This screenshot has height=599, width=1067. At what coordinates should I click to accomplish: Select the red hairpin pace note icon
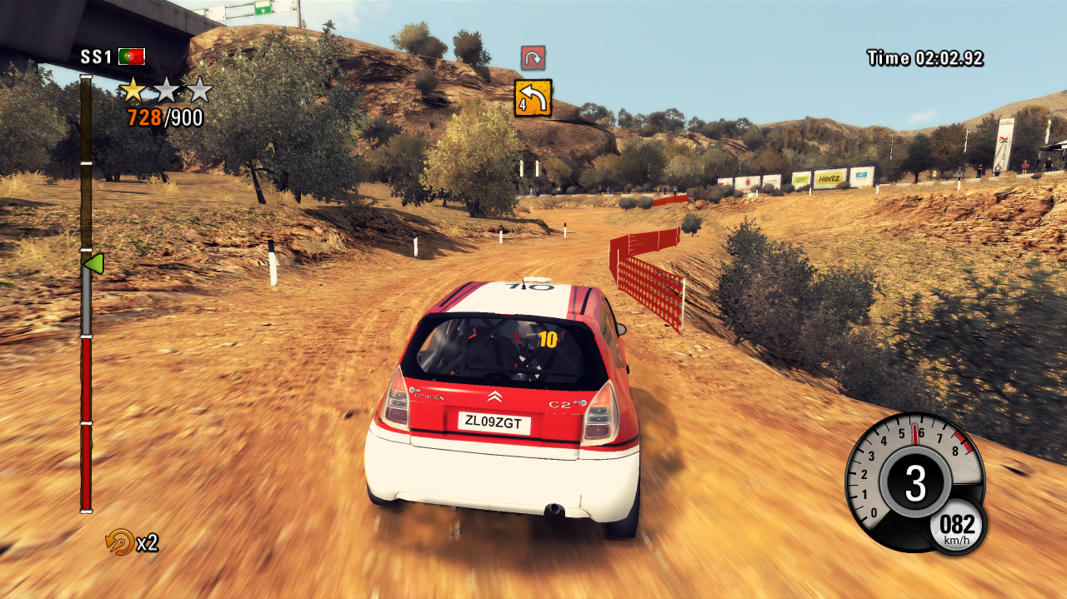[533, 57]
